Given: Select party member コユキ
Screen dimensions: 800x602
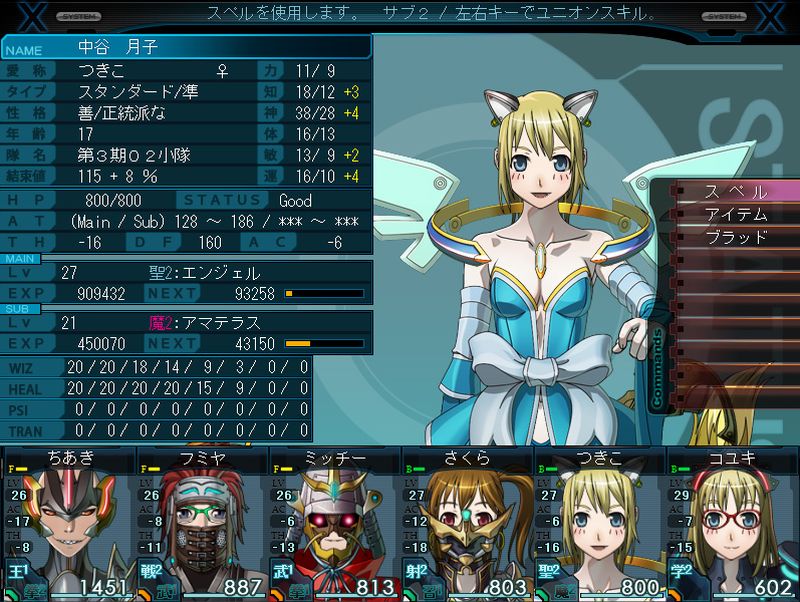Looking at the screenshot, I should [x=733, y=525].
